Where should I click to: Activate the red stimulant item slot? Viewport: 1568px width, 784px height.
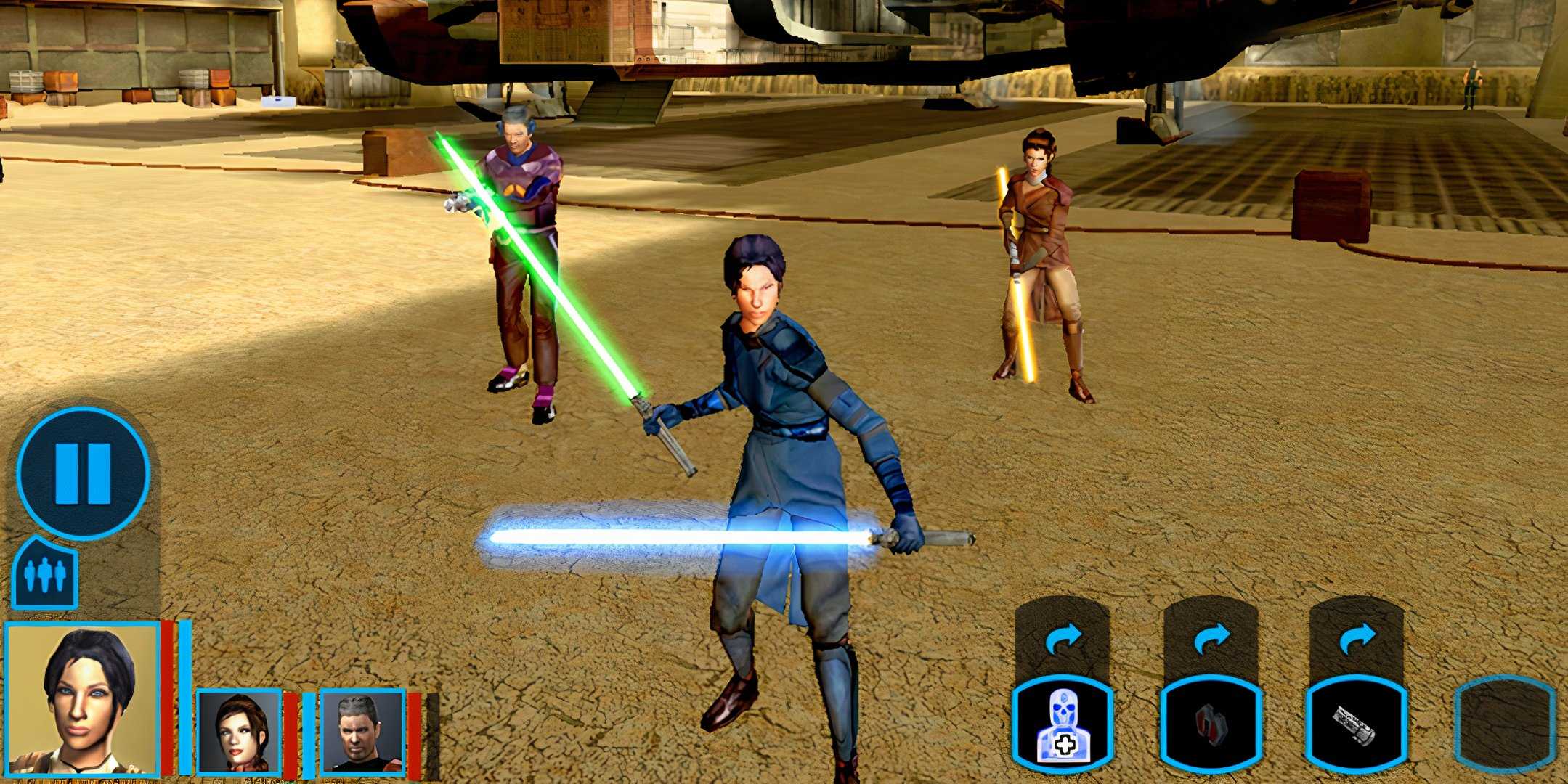pos(1211,724)
